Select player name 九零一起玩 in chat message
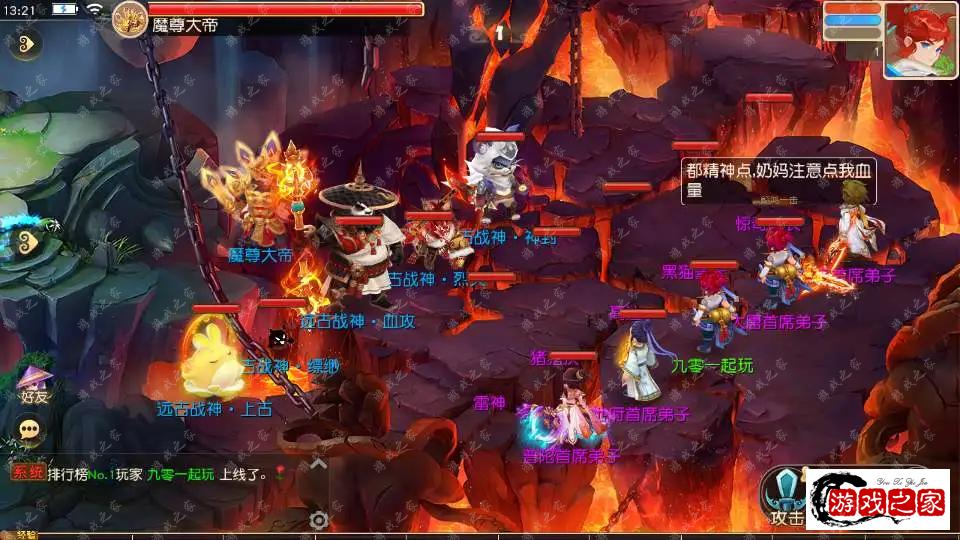The image size is (960, 540). coord(180,475)
